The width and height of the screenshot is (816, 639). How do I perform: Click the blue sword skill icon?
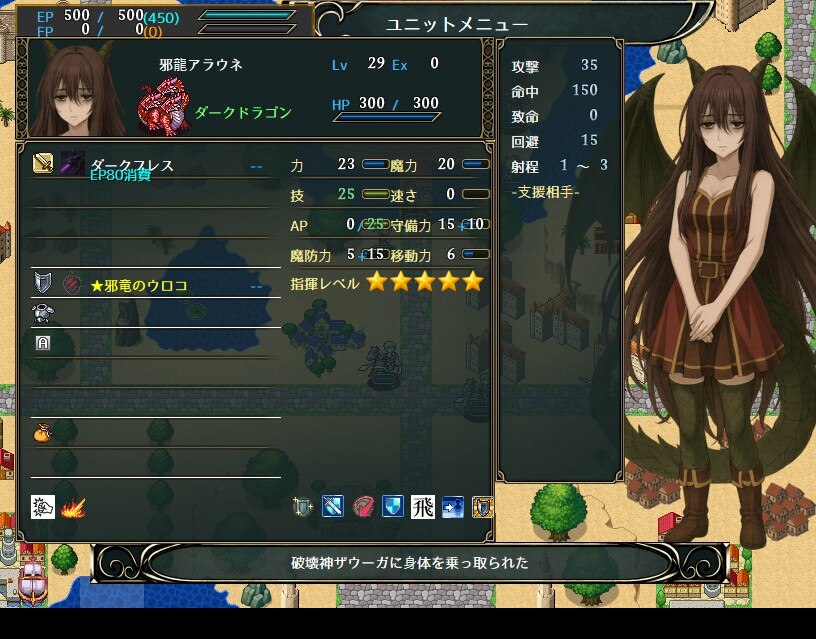click(333, 507)
